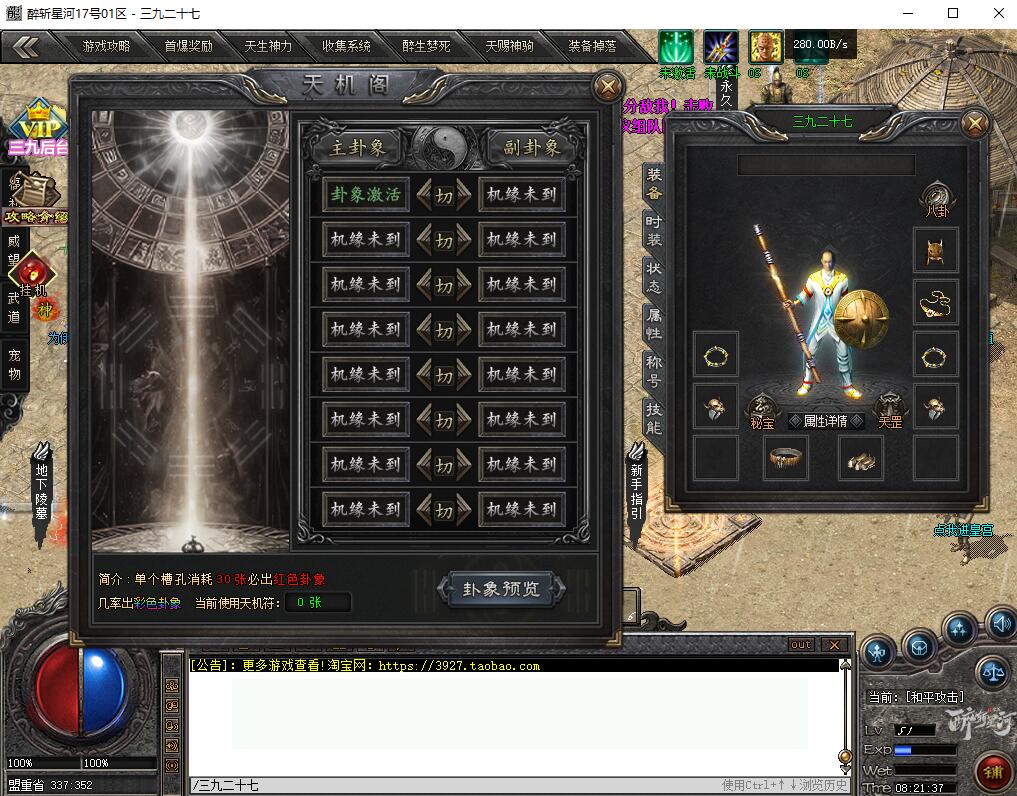The height and width of the screenshot is (796, 1017).
Task: Open the 装备掉落 menu
Action: [592, 46]
